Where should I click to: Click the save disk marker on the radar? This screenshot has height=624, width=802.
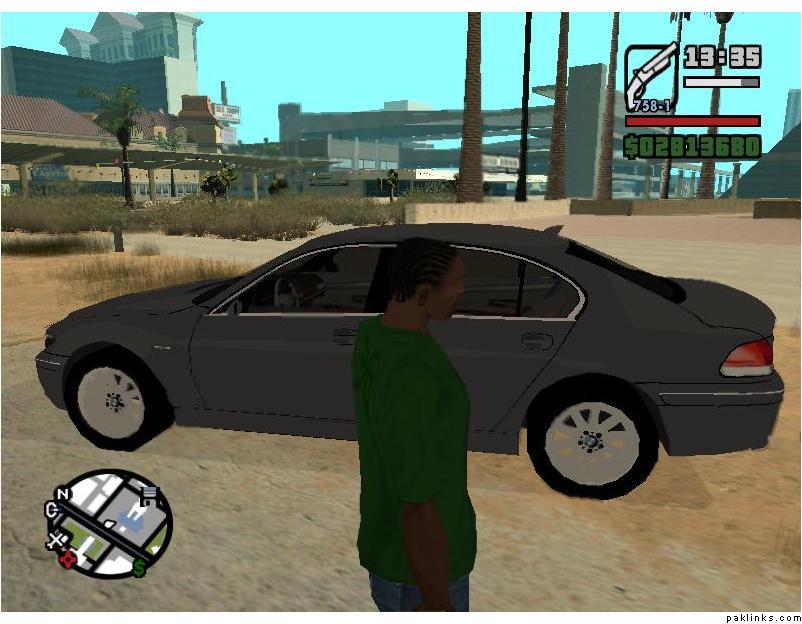[x=149, y=494]
